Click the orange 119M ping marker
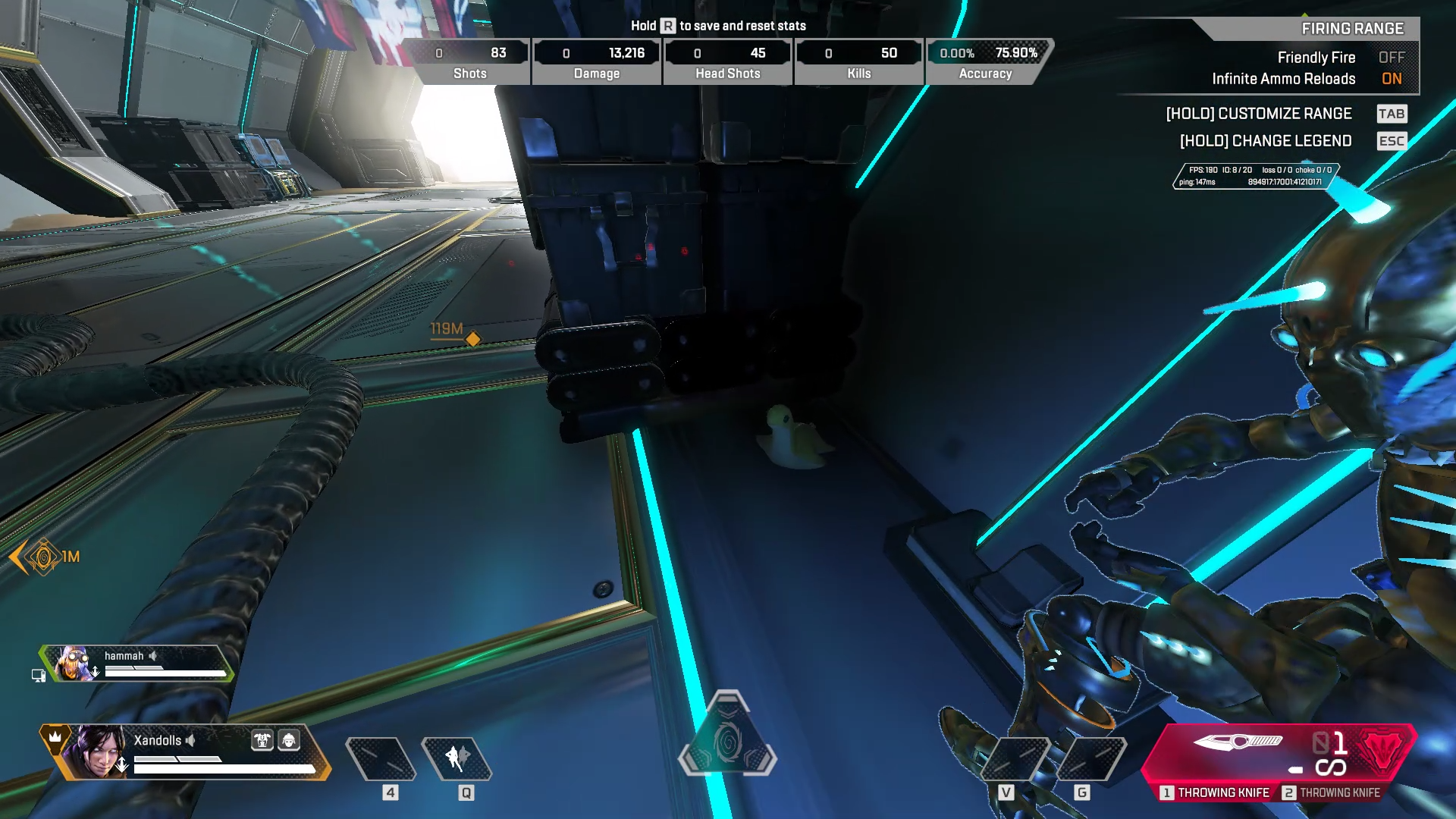The height and width of the screenshot is (819, 1456). (x=472, y=339)
